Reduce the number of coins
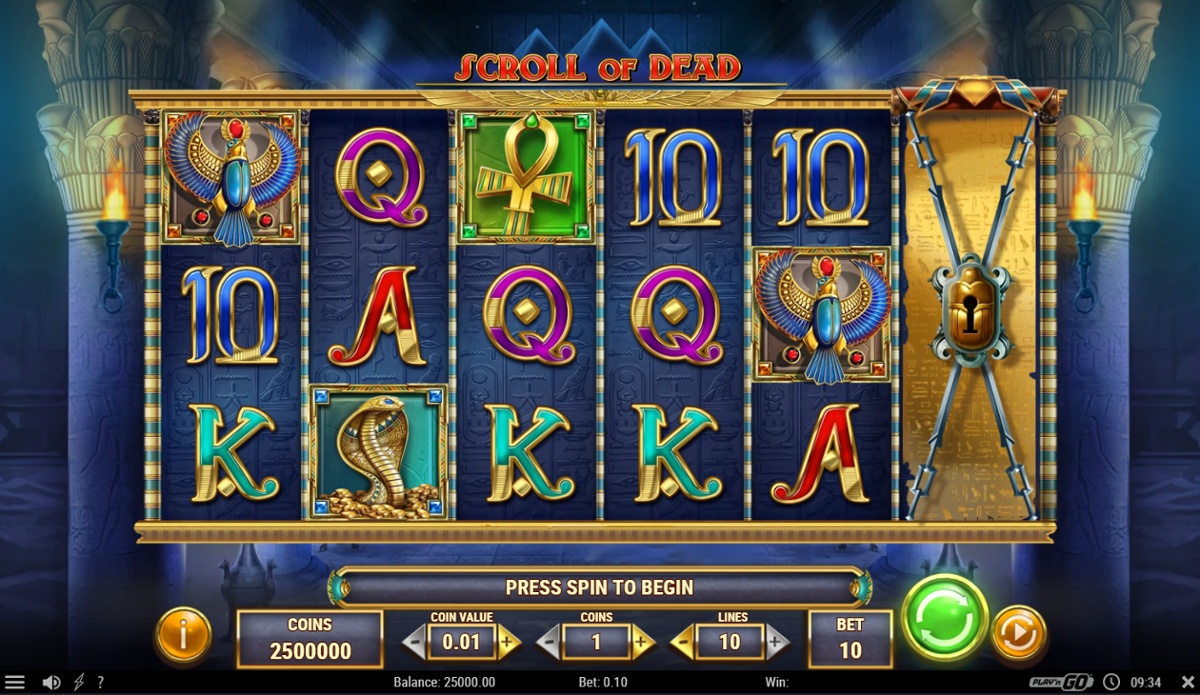This screenshot has height=695, width=1200. [x=548, y=642]
